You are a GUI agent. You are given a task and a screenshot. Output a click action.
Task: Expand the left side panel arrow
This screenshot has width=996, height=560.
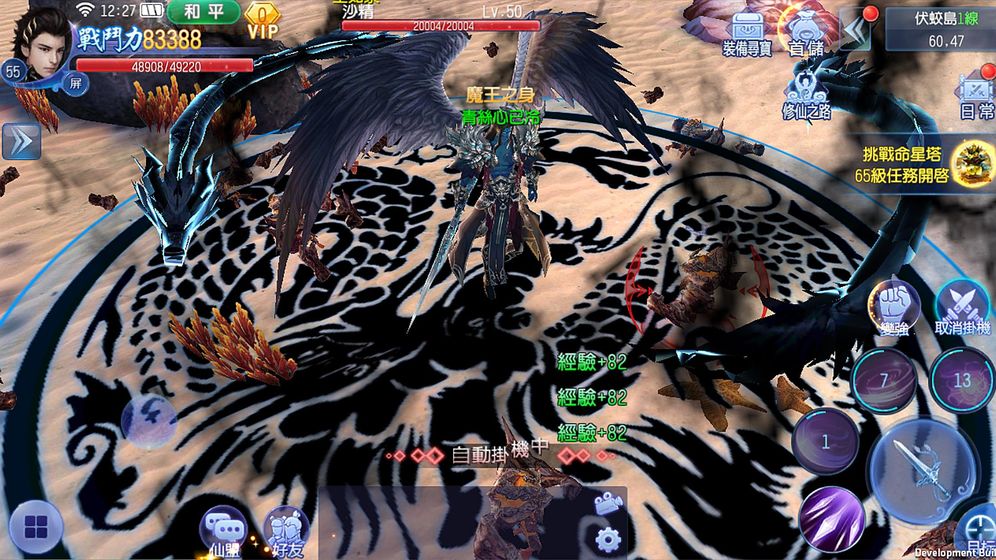coord(20,141)
